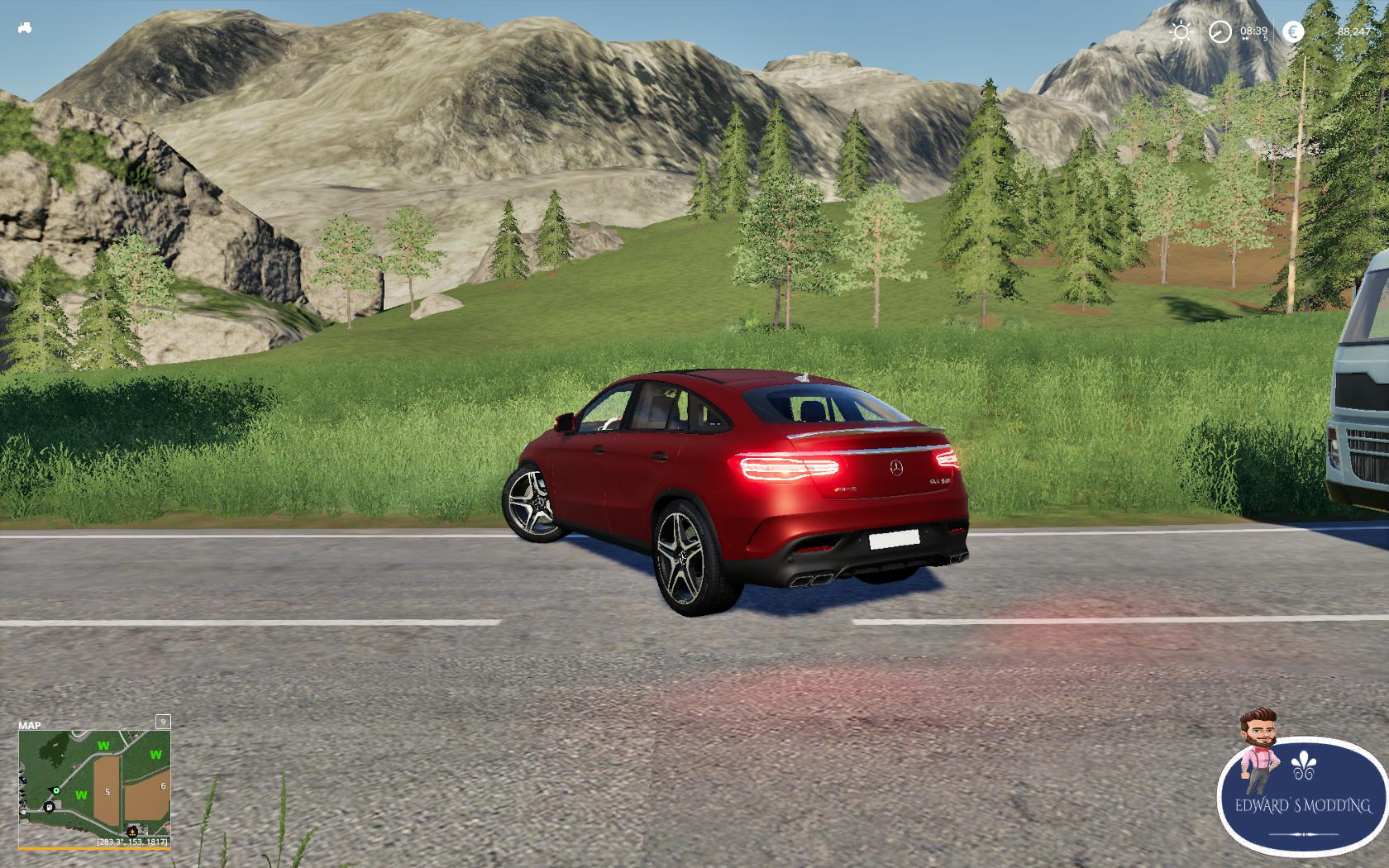1389x868 pixels.
Task: Click the tractor vehicle icon in top corner
Action: coord(25,28)
